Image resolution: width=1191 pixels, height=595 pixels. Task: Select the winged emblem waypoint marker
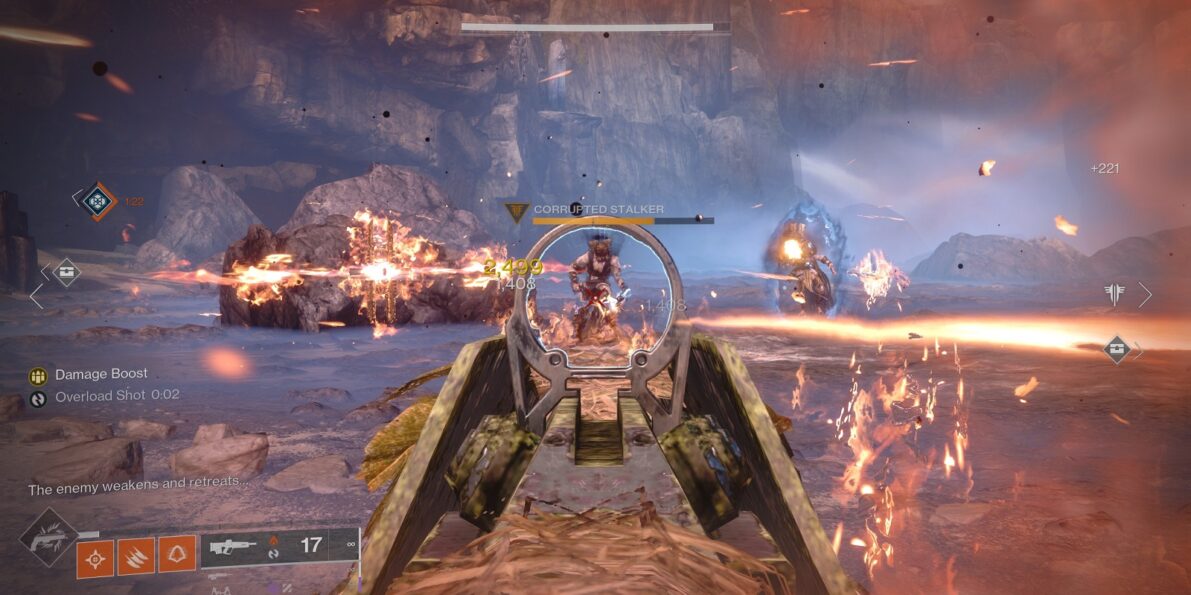pos(1115,294)
